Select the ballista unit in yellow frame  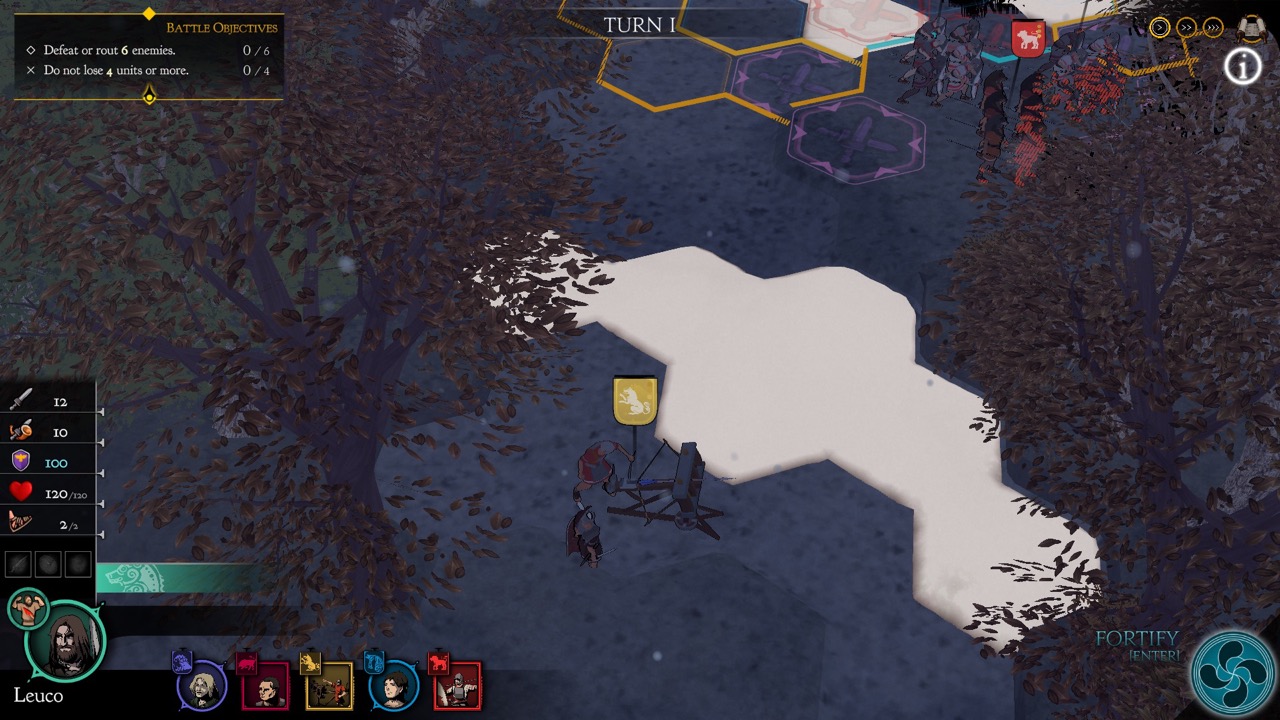[x=329, y=686]
